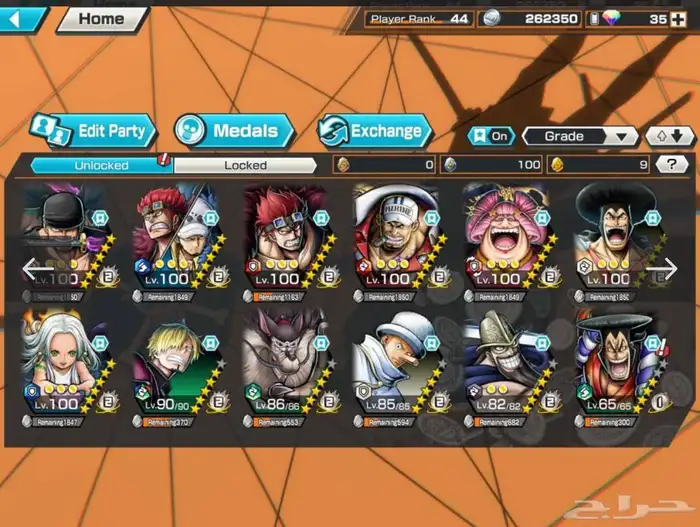Open the Medals screen
Image resolution: width=700 pixels, height=527 pixels.
(x=233, y=130)
